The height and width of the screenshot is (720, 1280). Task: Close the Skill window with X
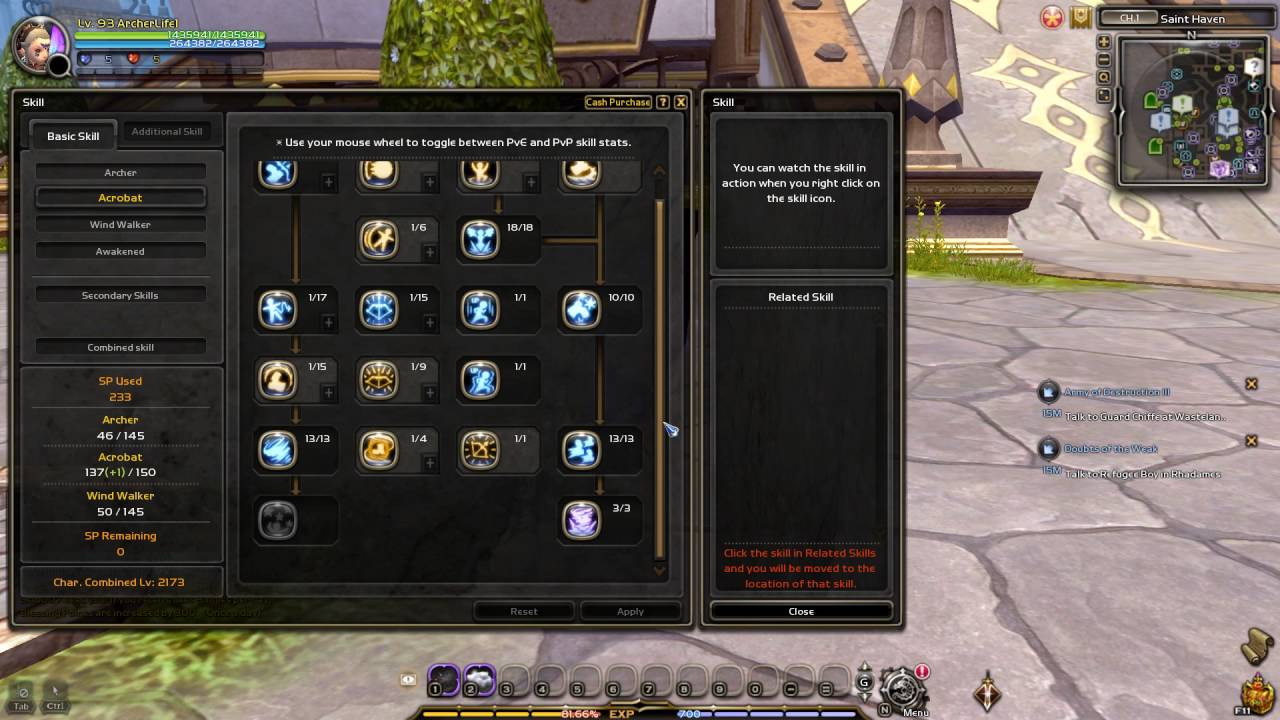680,102
